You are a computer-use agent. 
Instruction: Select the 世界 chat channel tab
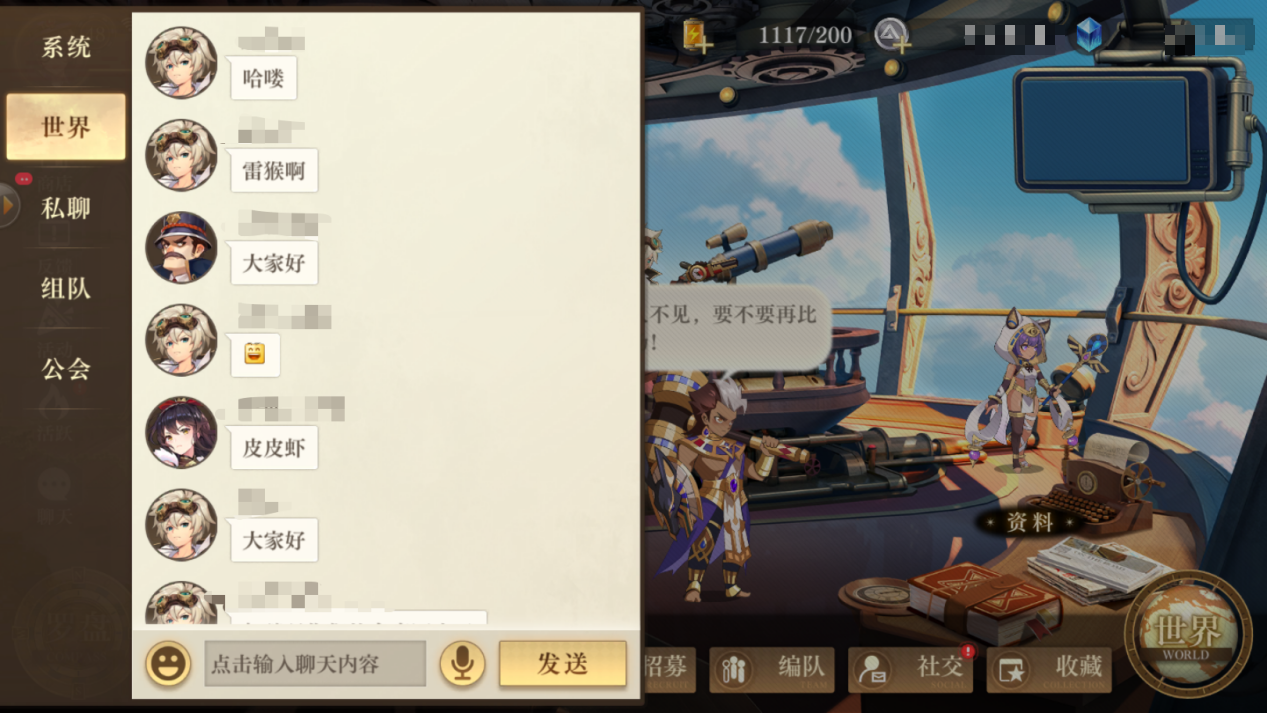[66, 127]
